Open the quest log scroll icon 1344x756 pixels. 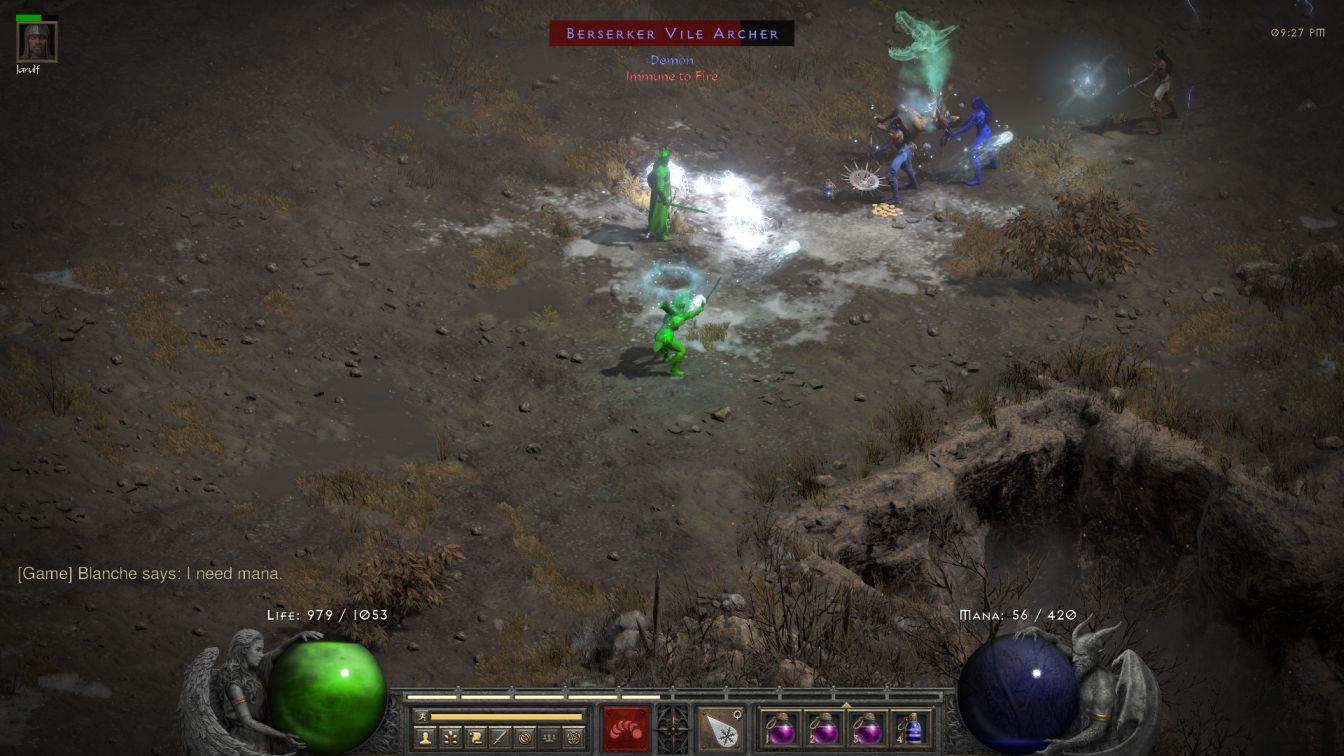[x=473, y=738]
